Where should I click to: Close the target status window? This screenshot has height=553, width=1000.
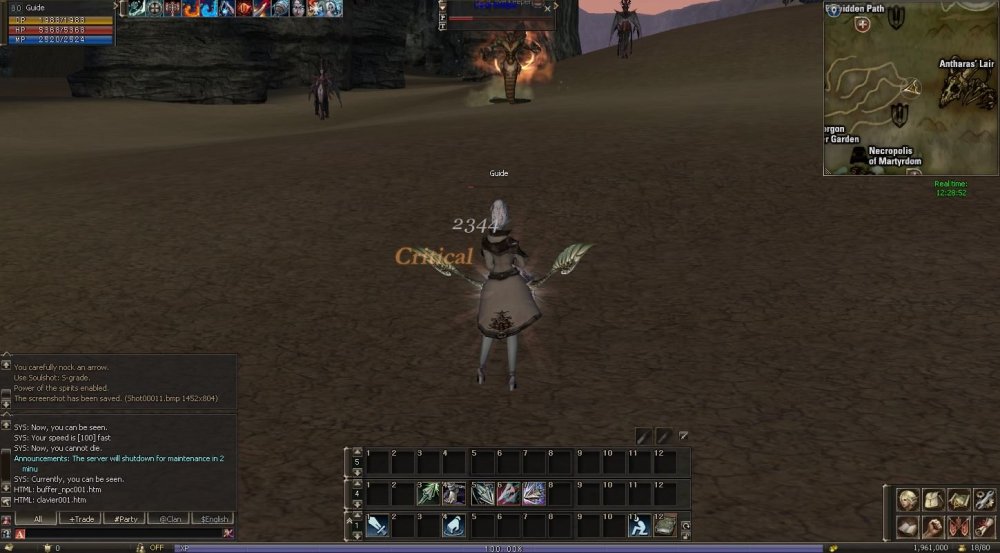point(547,8)
